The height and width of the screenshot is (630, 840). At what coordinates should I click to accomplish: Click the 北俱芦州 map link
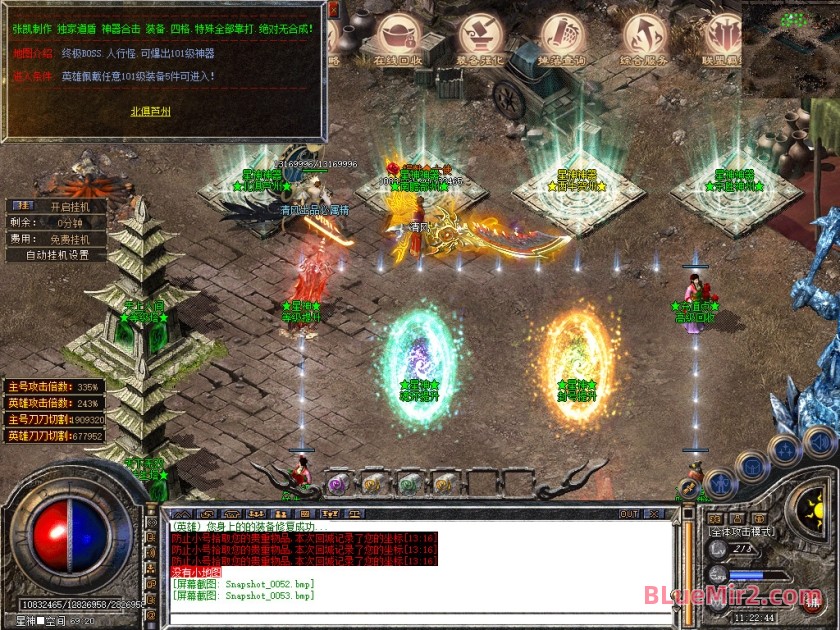[x=151, y=111]
